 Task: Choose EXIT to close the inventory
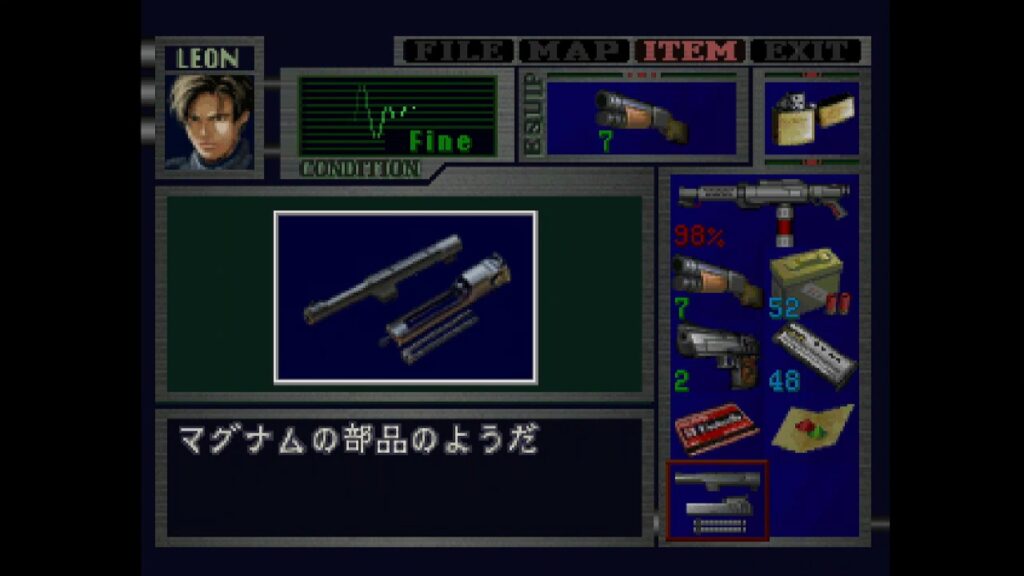[x=806, y=51]
